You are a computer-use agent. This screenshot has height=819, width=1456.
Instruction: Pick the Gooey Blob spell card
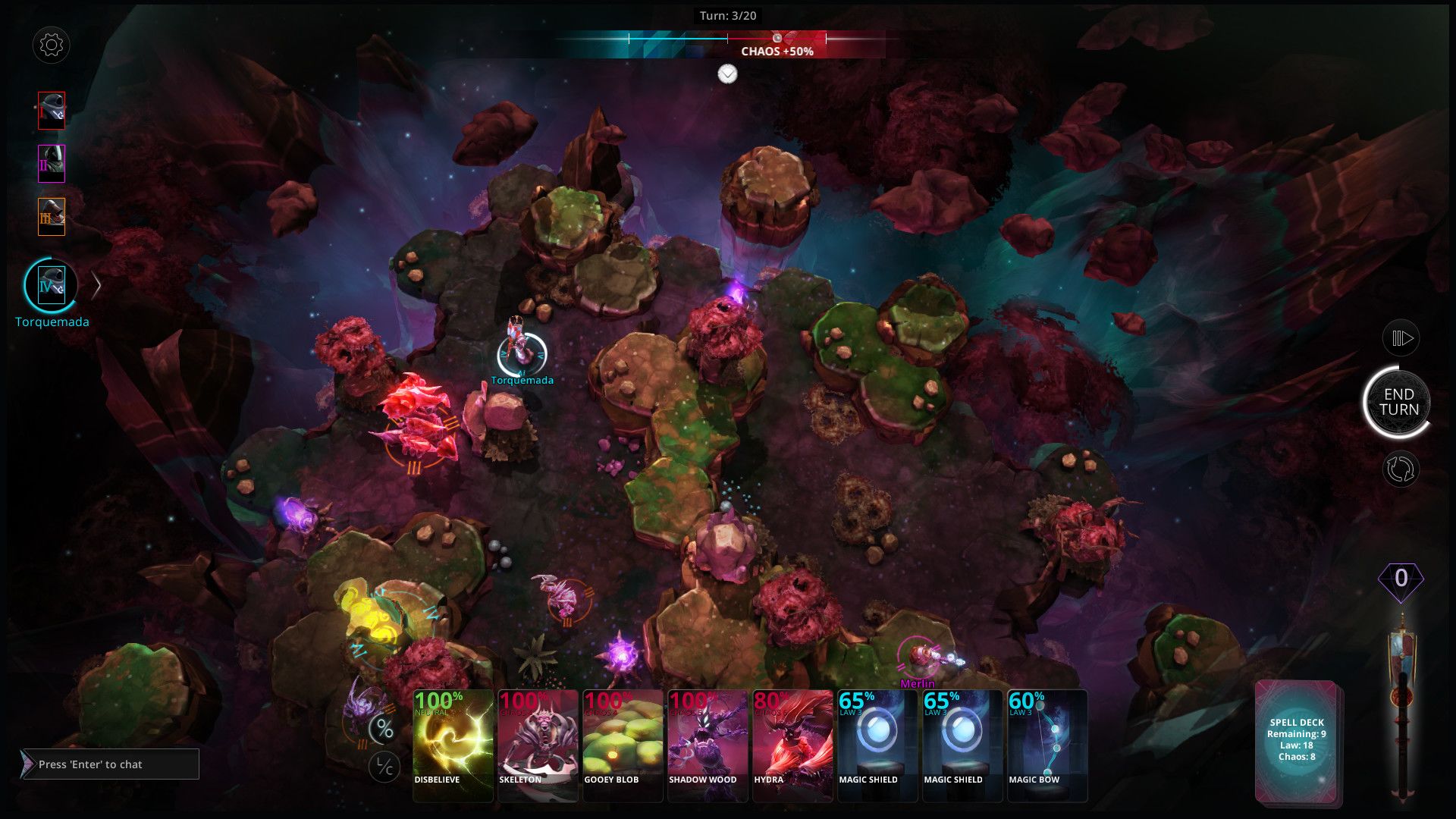(623, 745)
